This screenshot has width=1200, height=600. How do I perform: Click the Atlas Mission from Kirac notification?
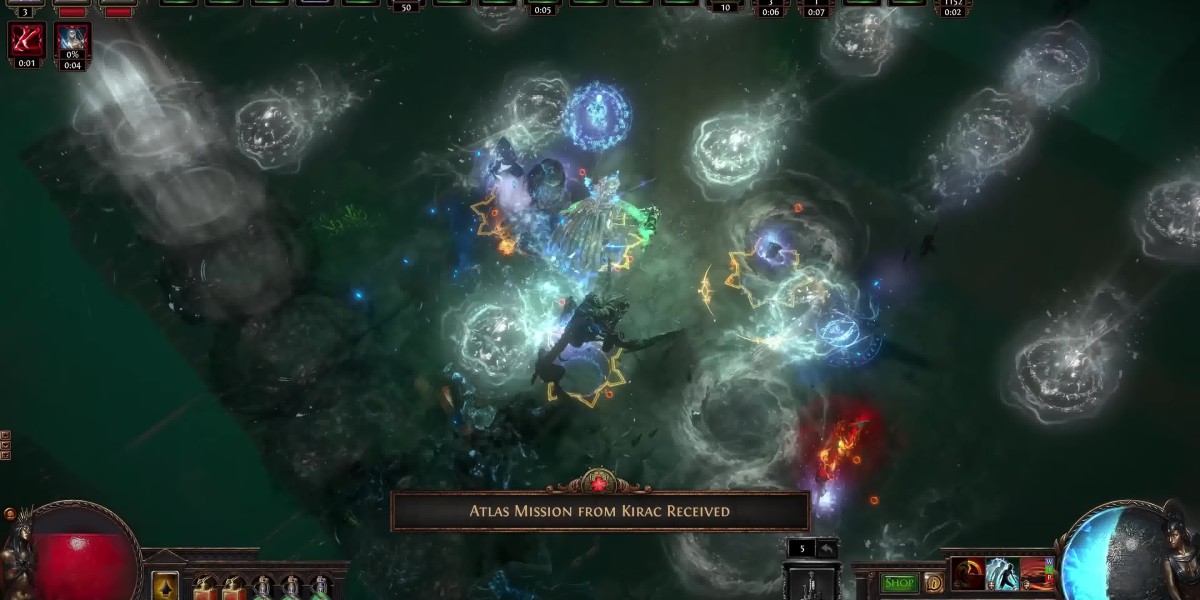click(599, 511)
